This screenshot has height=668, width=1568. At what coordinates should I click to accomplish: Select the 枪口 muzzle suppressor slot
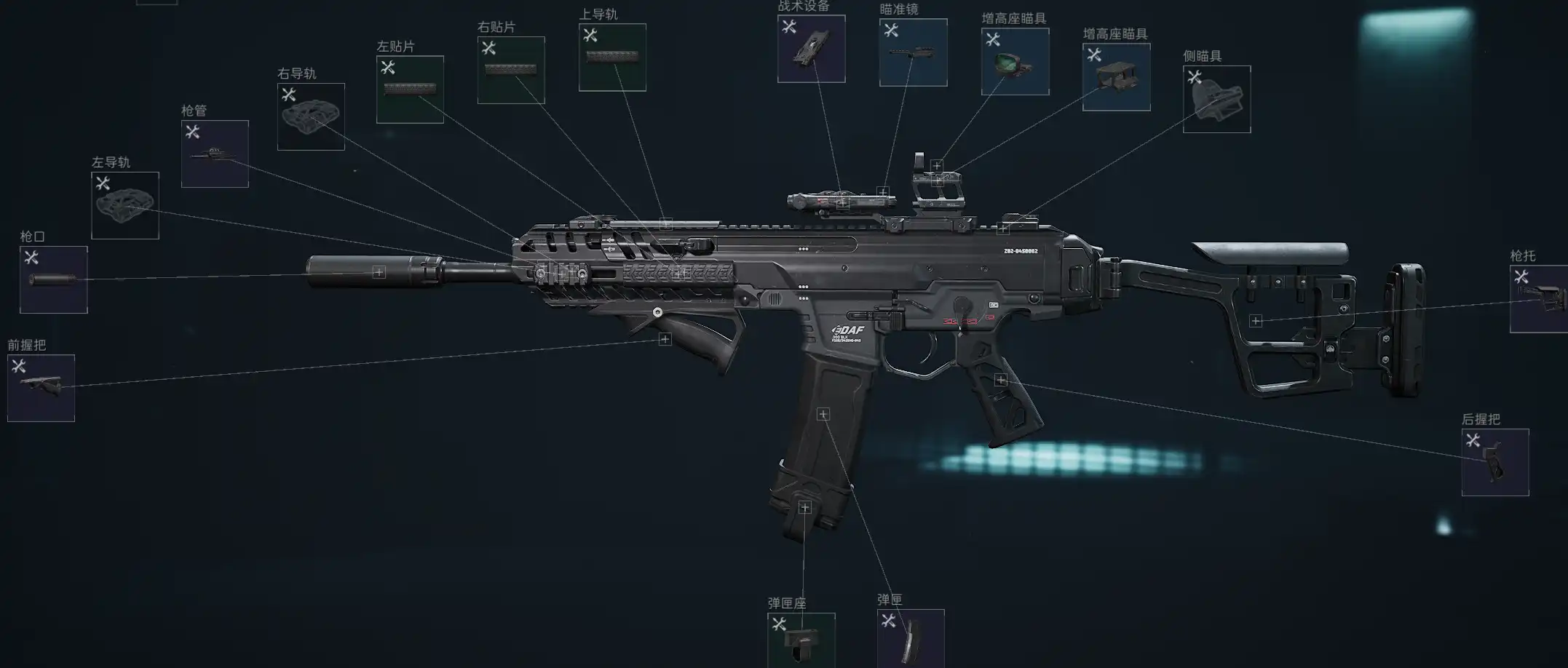(53, 279)
